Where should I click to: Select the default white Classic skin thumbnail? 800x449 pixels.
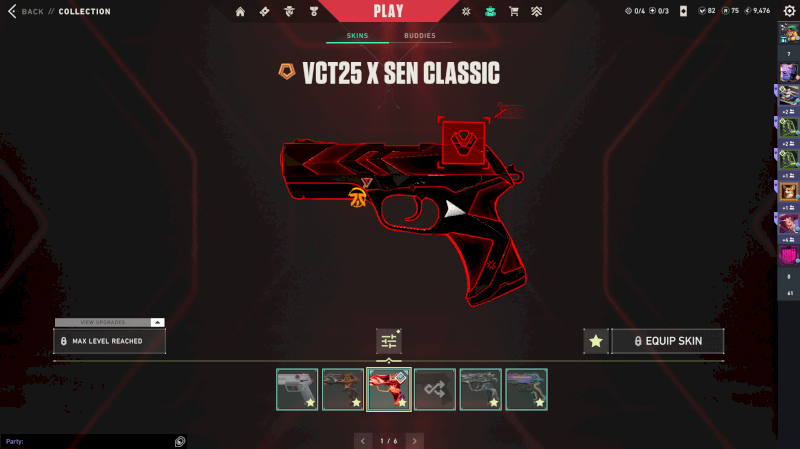[297, 389]
